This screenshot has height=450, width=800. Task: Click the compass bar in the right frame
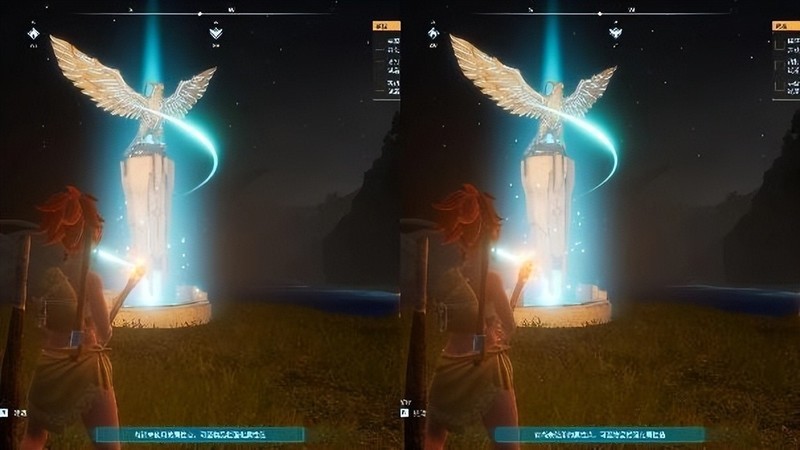pyautogui.click(x=600, y=14)
